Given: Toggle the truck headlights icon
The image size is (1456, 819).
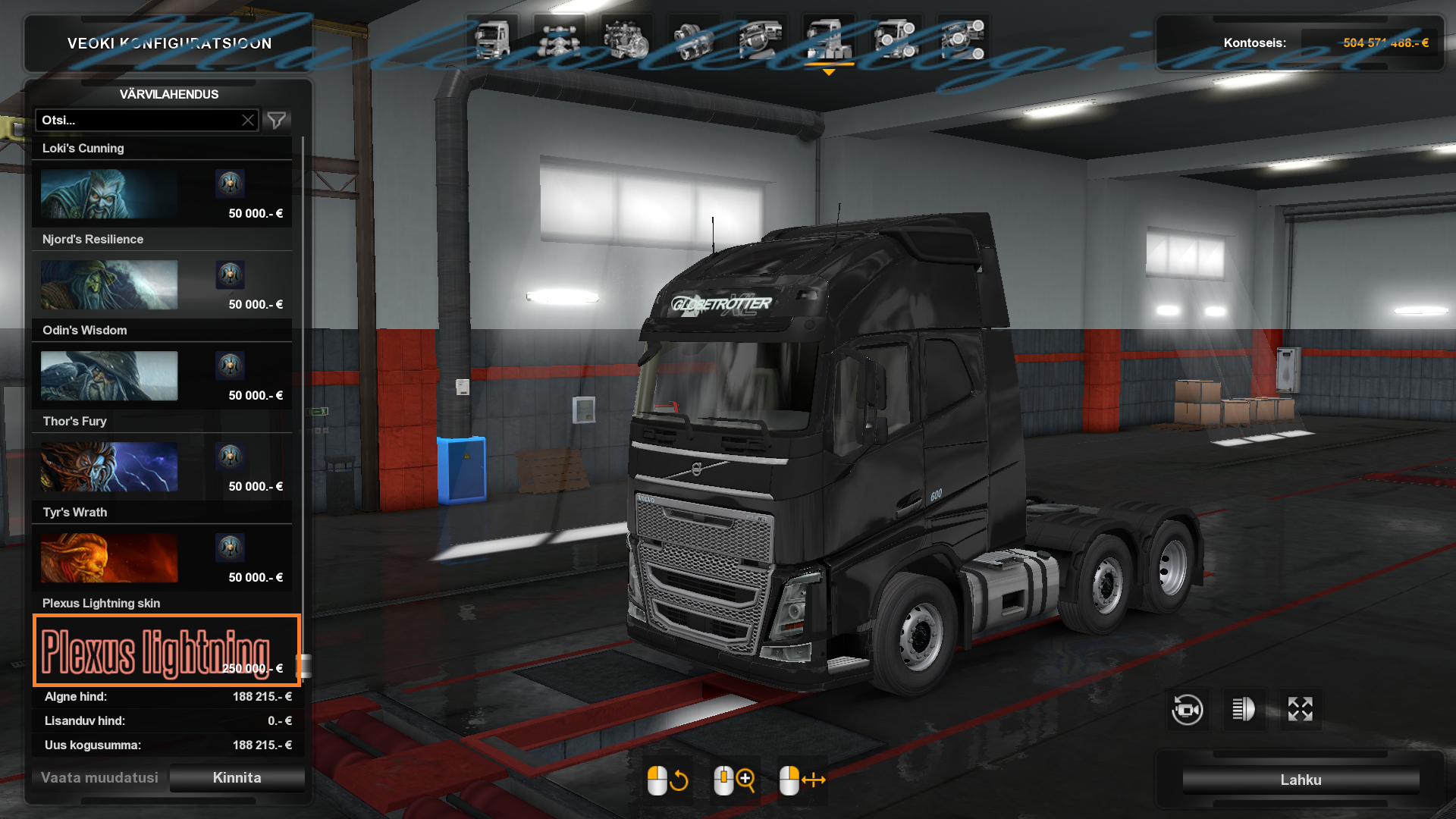Looking at the screenshot, I should coord(1244,710).
